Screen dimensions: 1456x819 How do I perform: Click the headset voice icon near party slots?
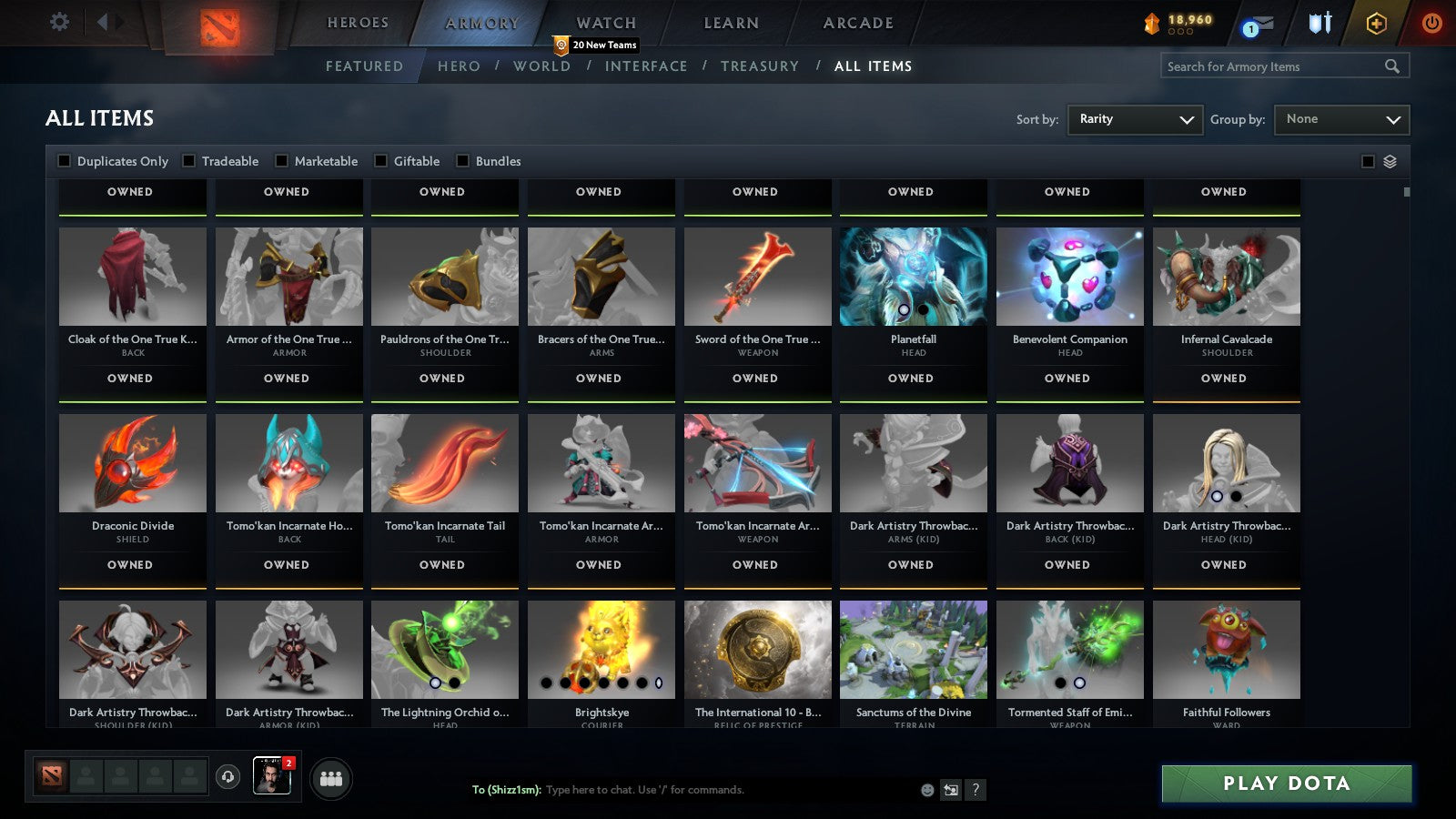[x=227, y=778]
